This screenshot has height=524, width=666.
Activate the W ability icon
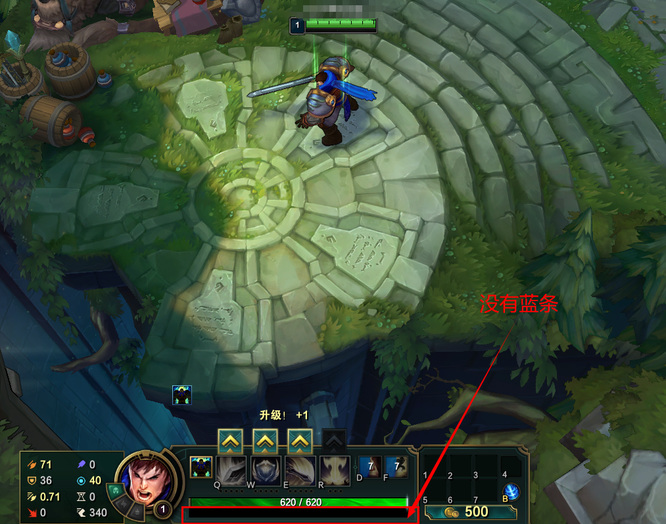(x=265, y=470)
